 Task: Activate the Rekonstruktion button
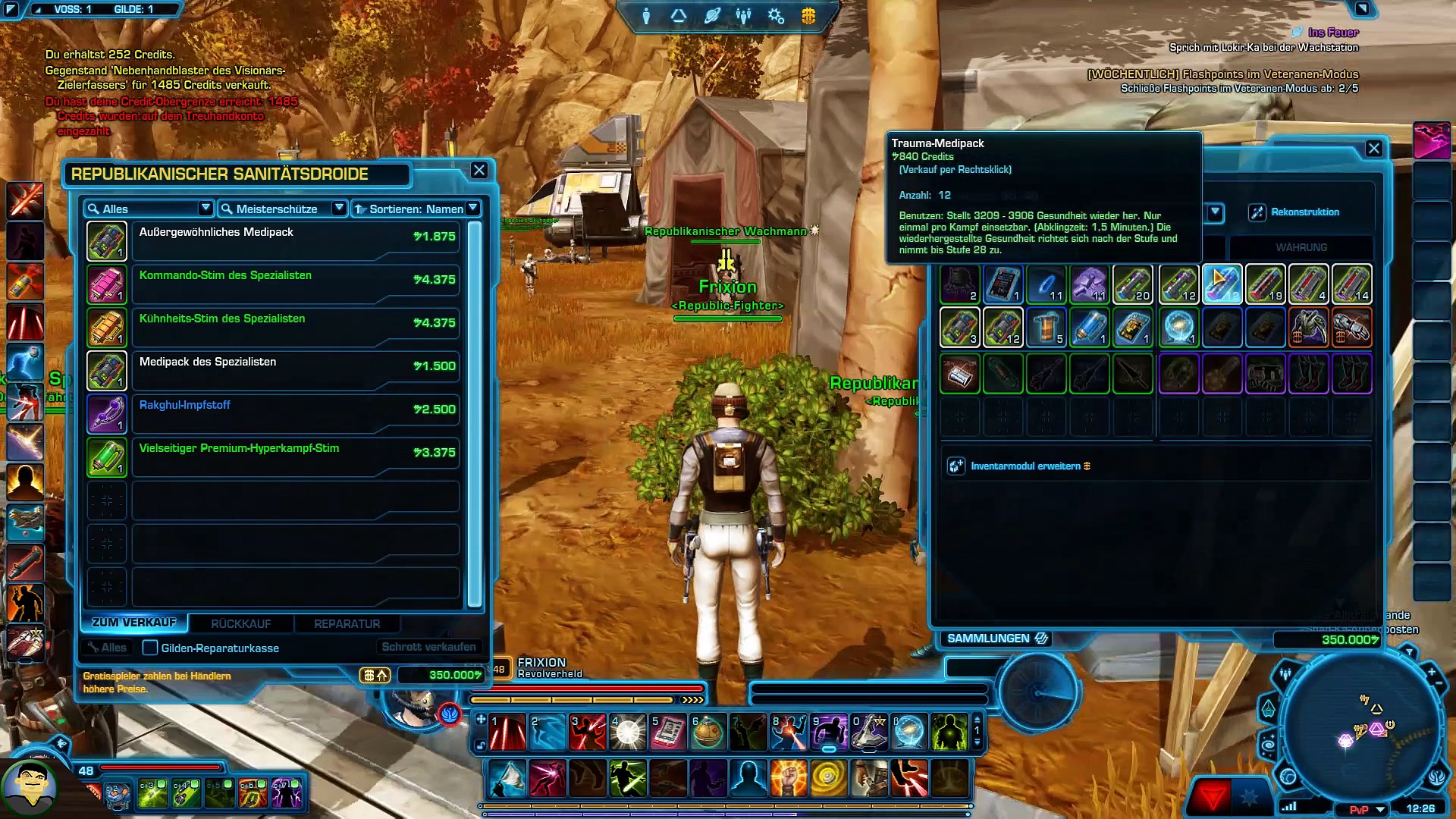click(1295, 212)
